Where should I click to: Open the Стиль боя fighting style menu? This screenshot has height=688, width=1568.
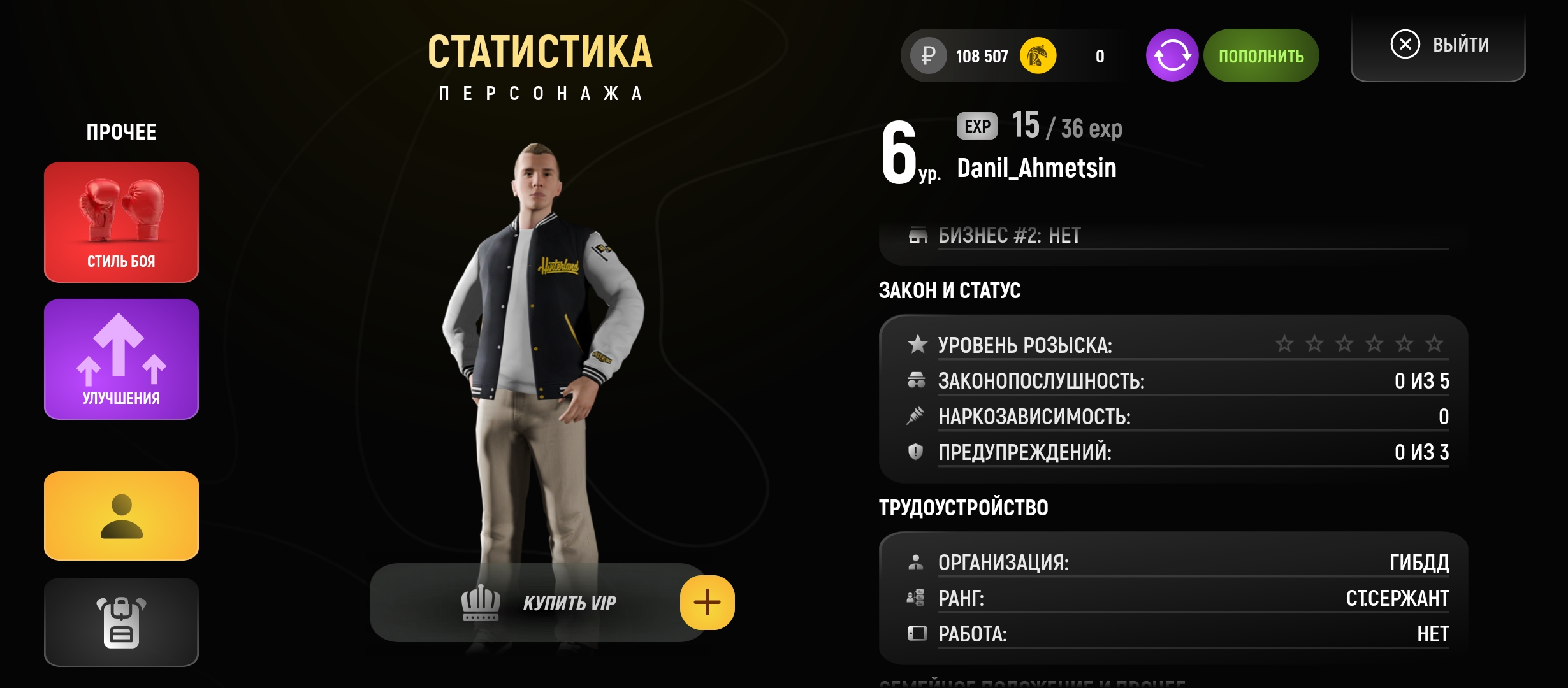121,222
